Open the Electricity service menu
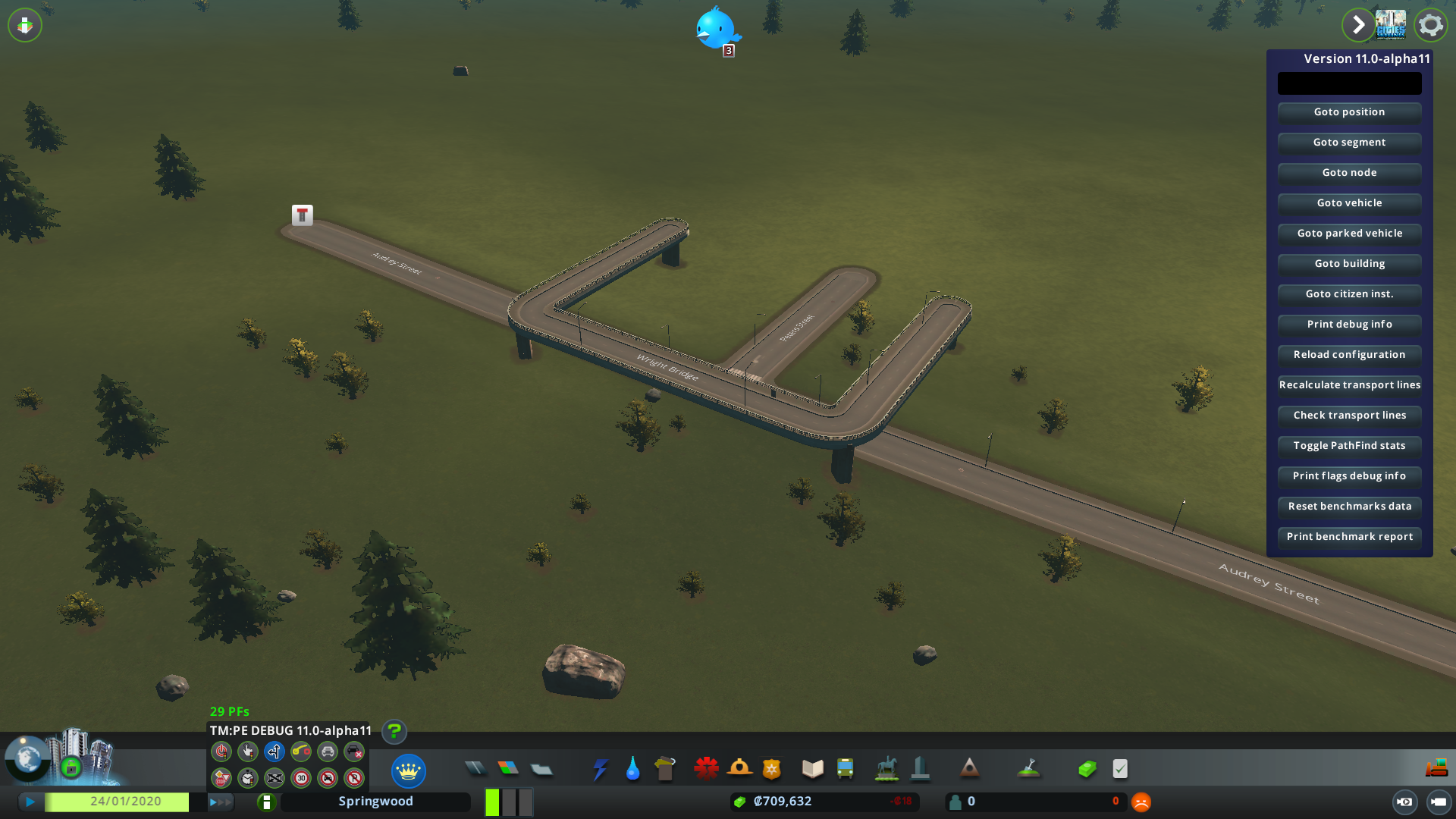 (x=600, y=768)
